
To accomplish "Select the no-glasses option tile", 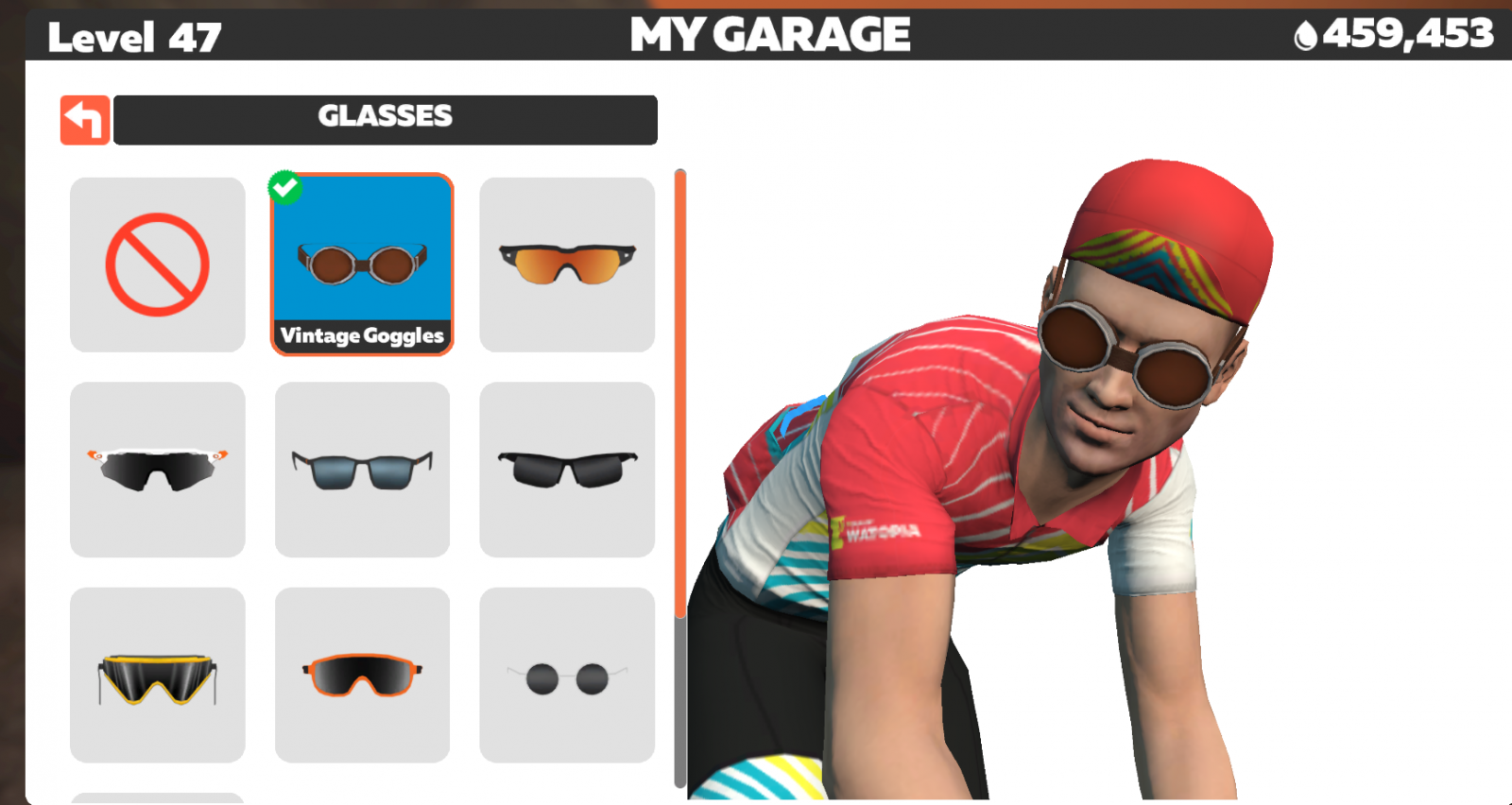I will tap(157, 265).
